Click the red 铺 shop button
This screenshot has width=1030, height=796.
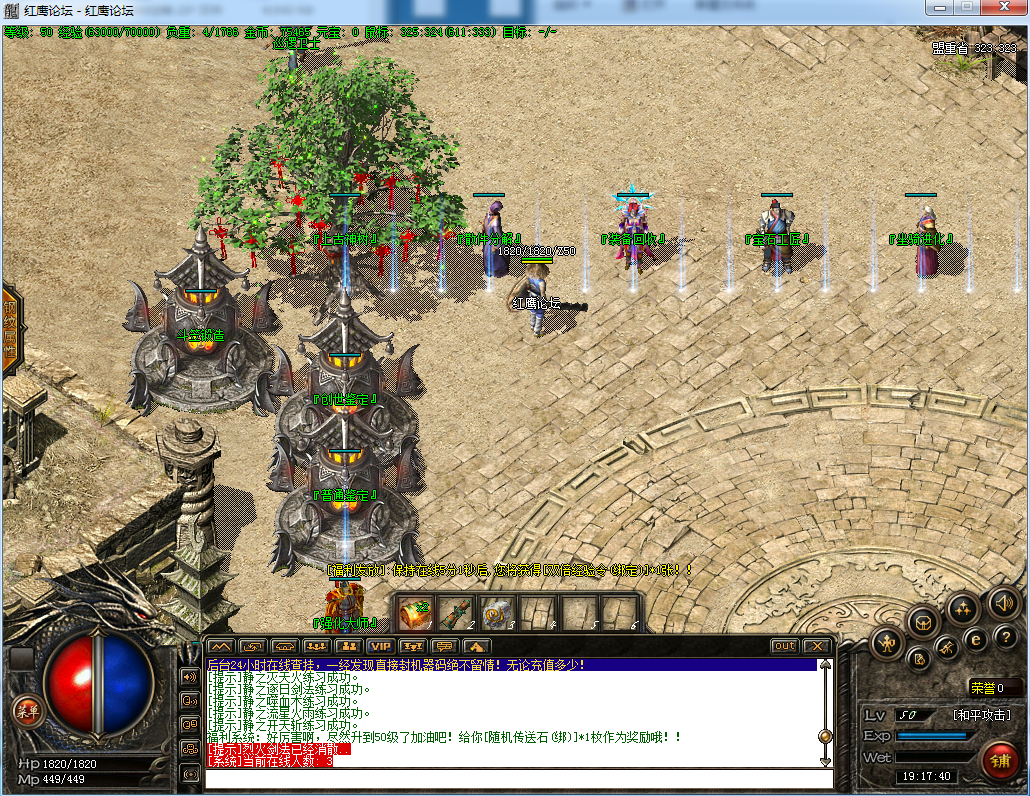coord(999,760)
